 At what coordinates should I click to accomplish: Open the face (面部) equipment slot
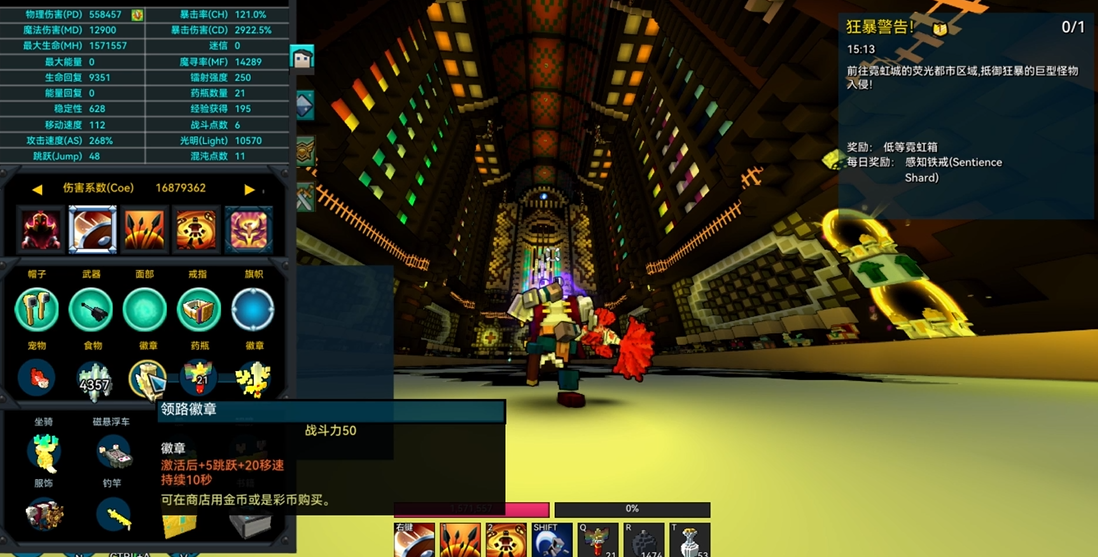click(x=145, y=310)
